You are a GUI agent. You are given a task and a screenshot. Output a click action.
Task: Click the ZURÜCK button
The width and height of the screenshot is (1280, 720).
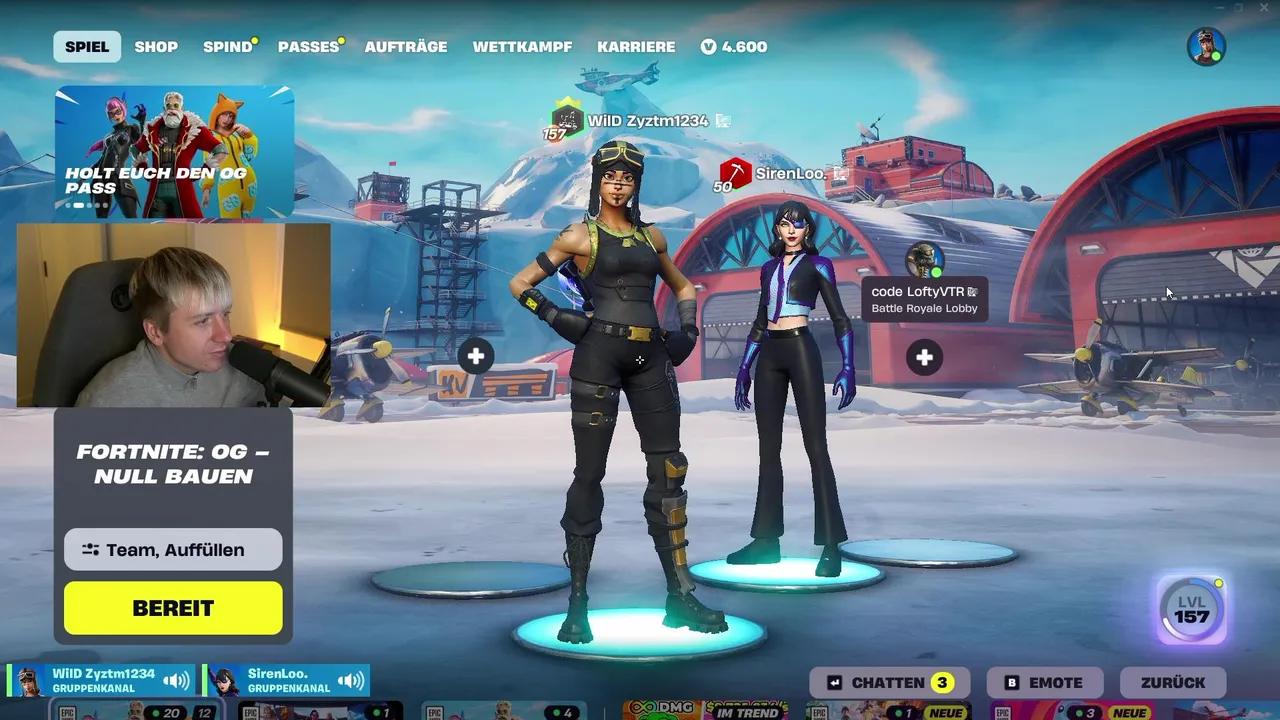[1173, 682]
